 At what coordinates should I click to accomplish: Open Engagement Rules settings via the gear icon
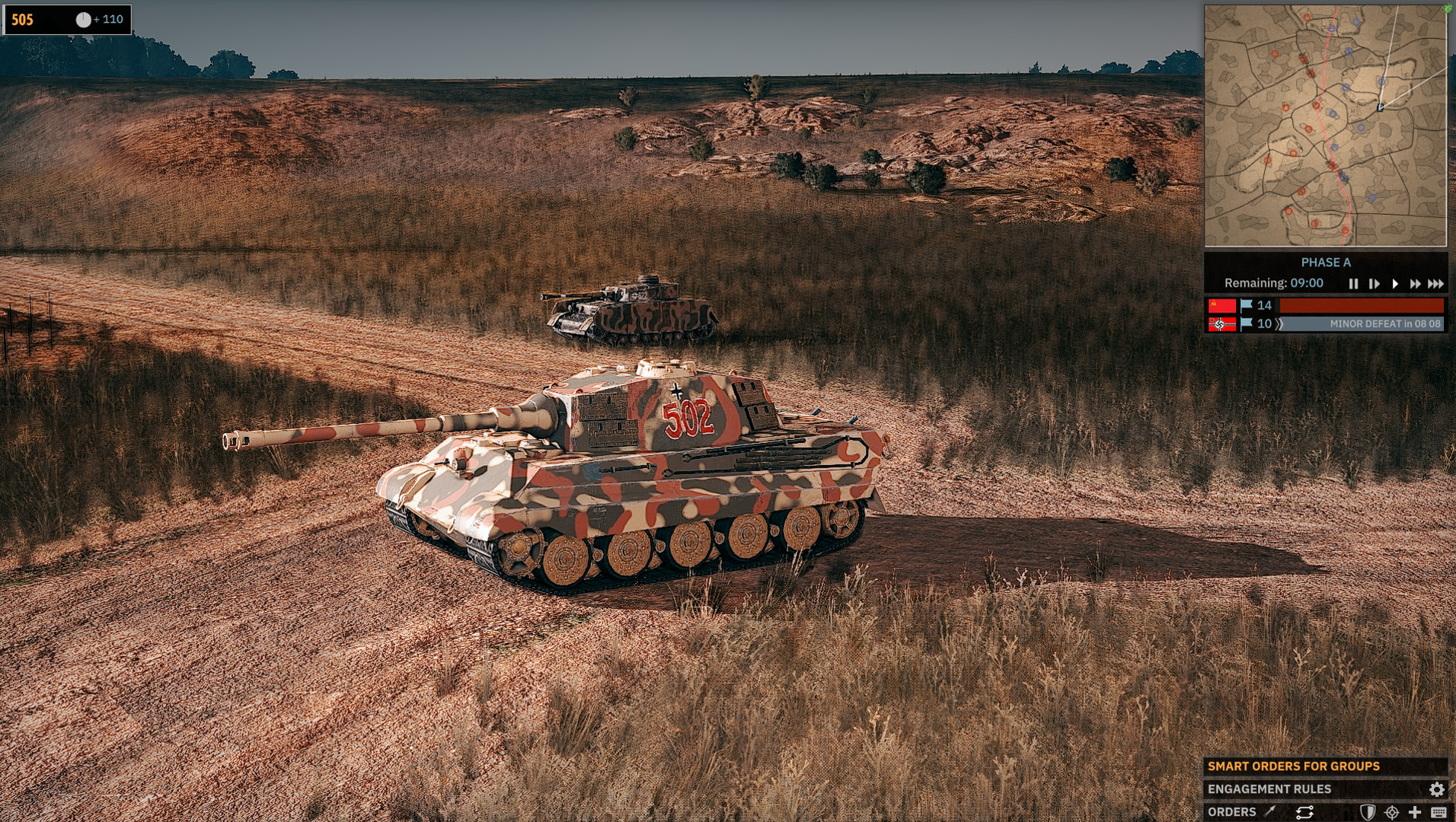(1437, 789)
